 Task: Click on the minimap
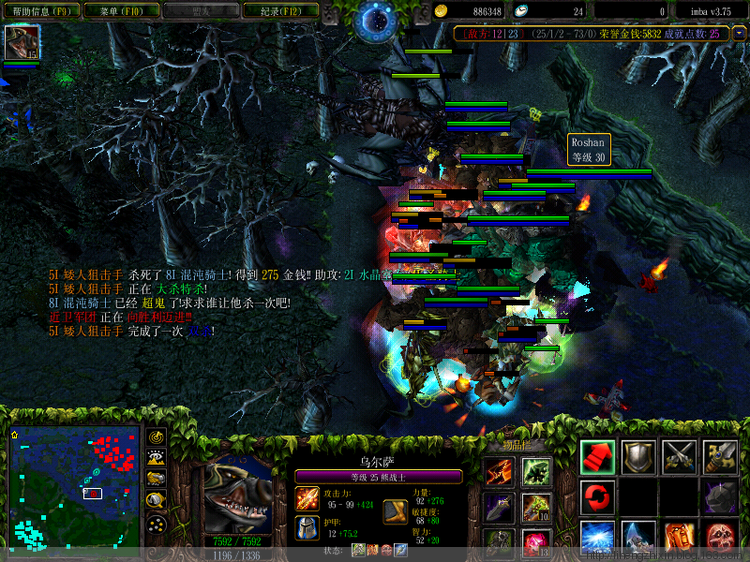77,483
